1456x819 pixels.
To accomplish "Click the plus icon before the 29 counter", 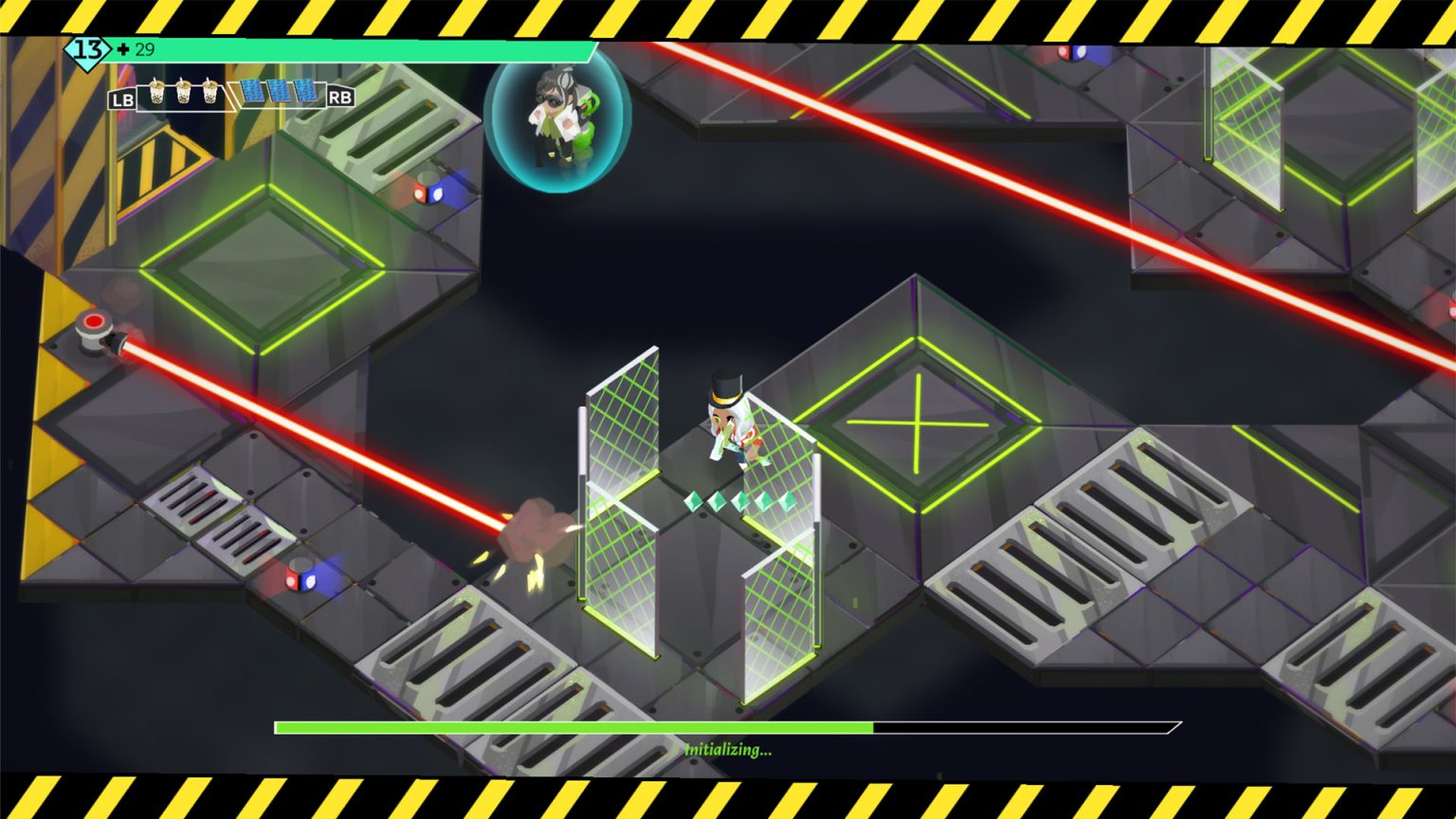I will (123, 48).
